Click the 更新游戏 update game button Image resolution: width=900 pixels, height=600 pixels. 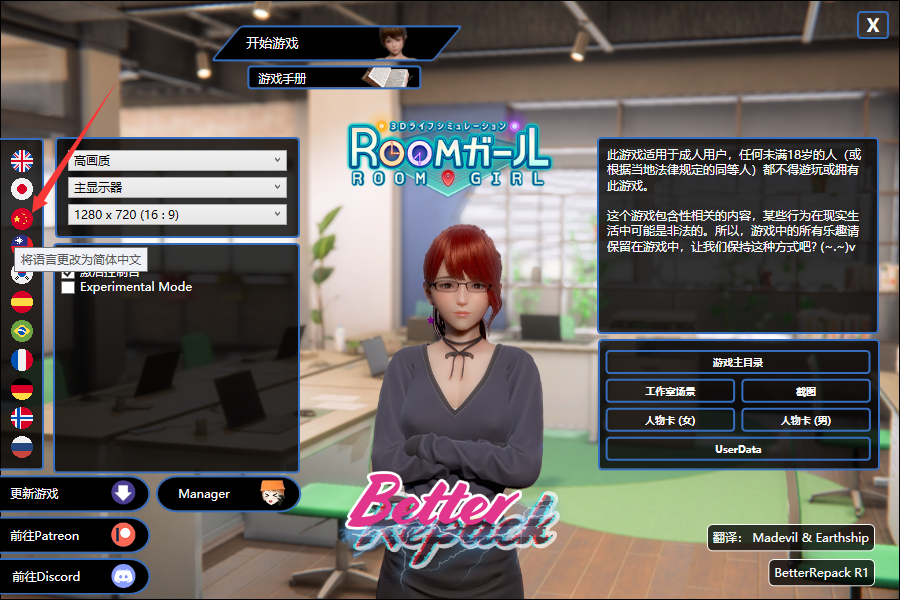click(x=74, y=494)
